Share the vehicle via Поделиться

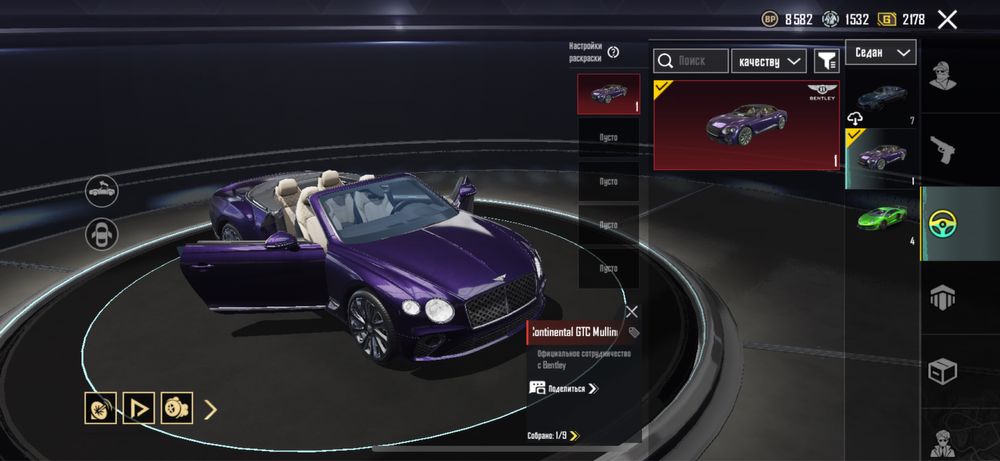pyautogui.click(x=565, y=388)
